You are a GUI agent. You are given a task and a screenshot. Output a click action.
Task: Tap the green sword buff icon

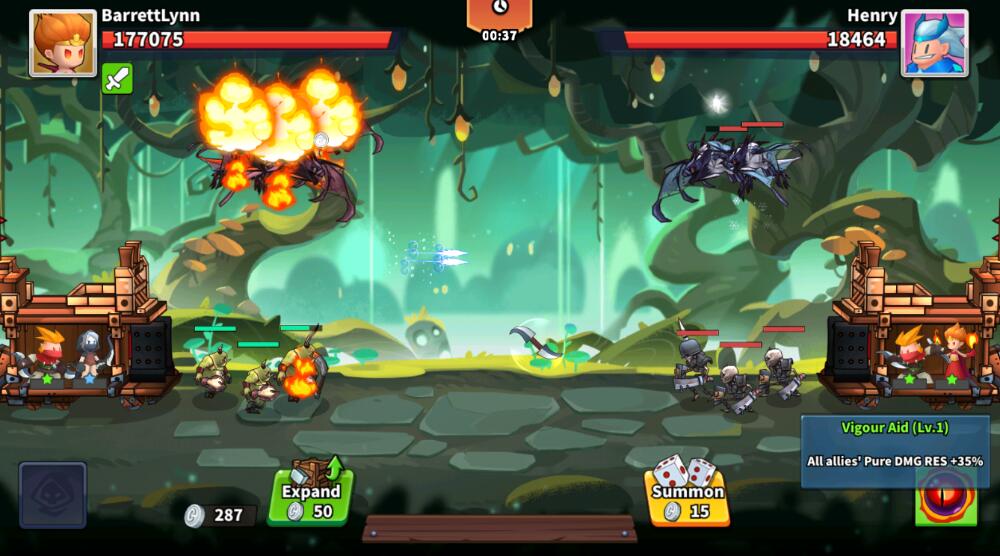[x=117, y=79]
